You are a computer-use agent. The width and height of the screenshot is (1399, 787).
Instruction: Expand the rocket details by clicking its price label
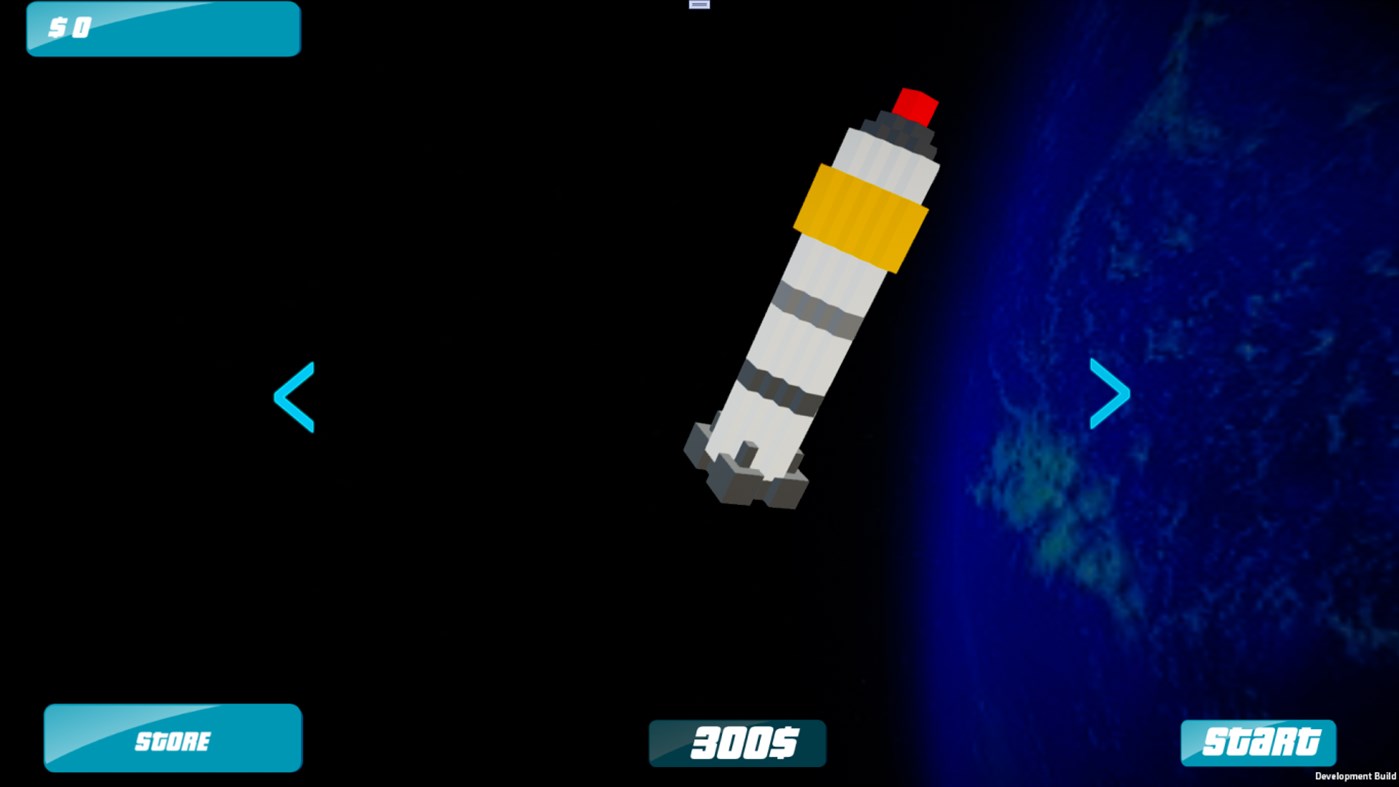pos(737,742)
